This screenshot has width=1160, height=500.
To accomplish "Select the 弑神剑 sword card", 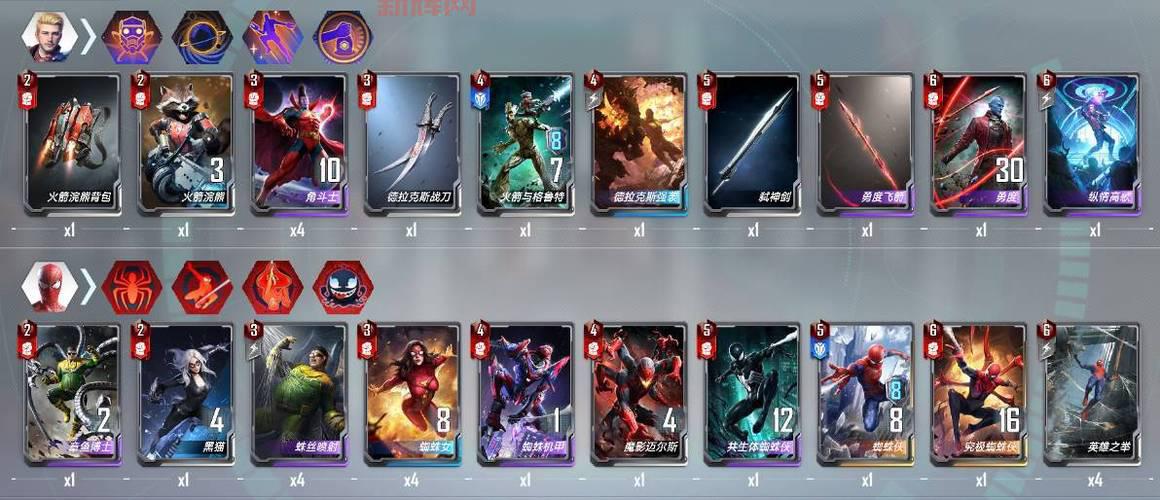I will click(753, 142).
